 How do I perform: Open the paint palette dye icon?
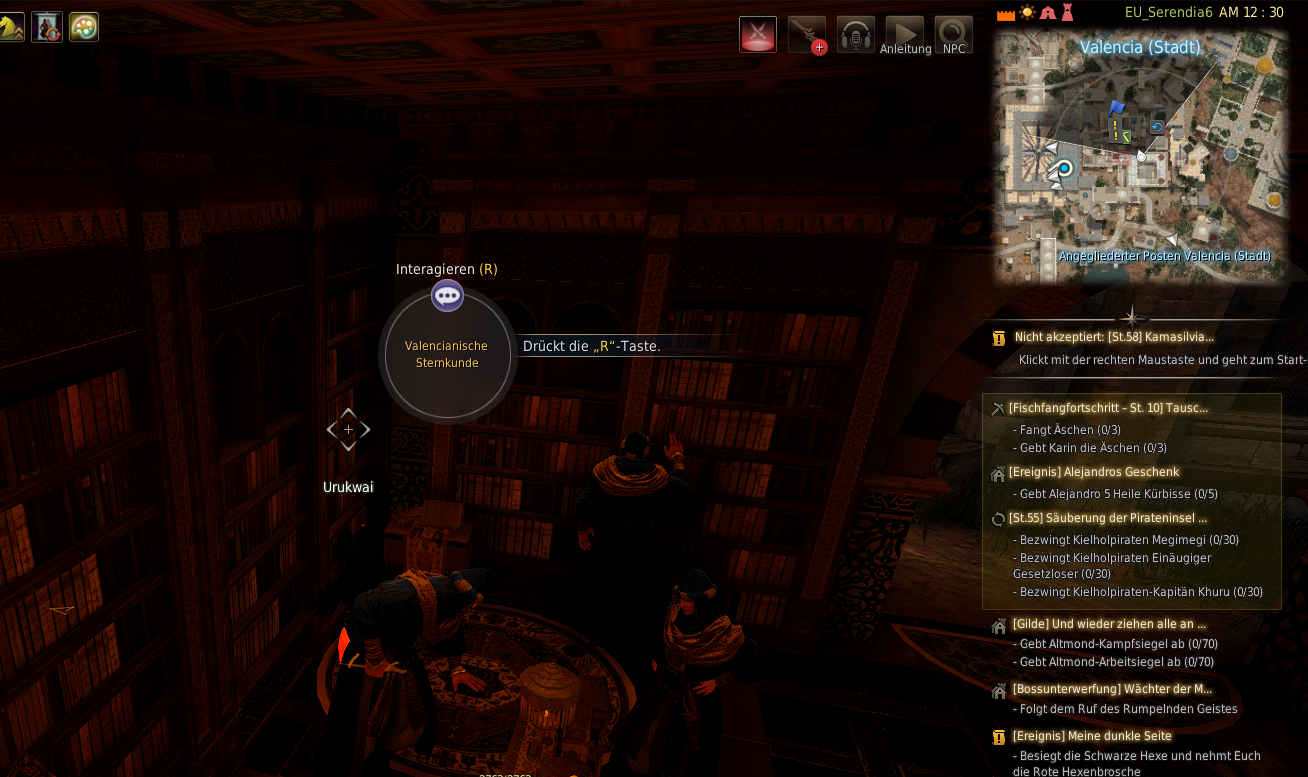[x=84, y=27]
